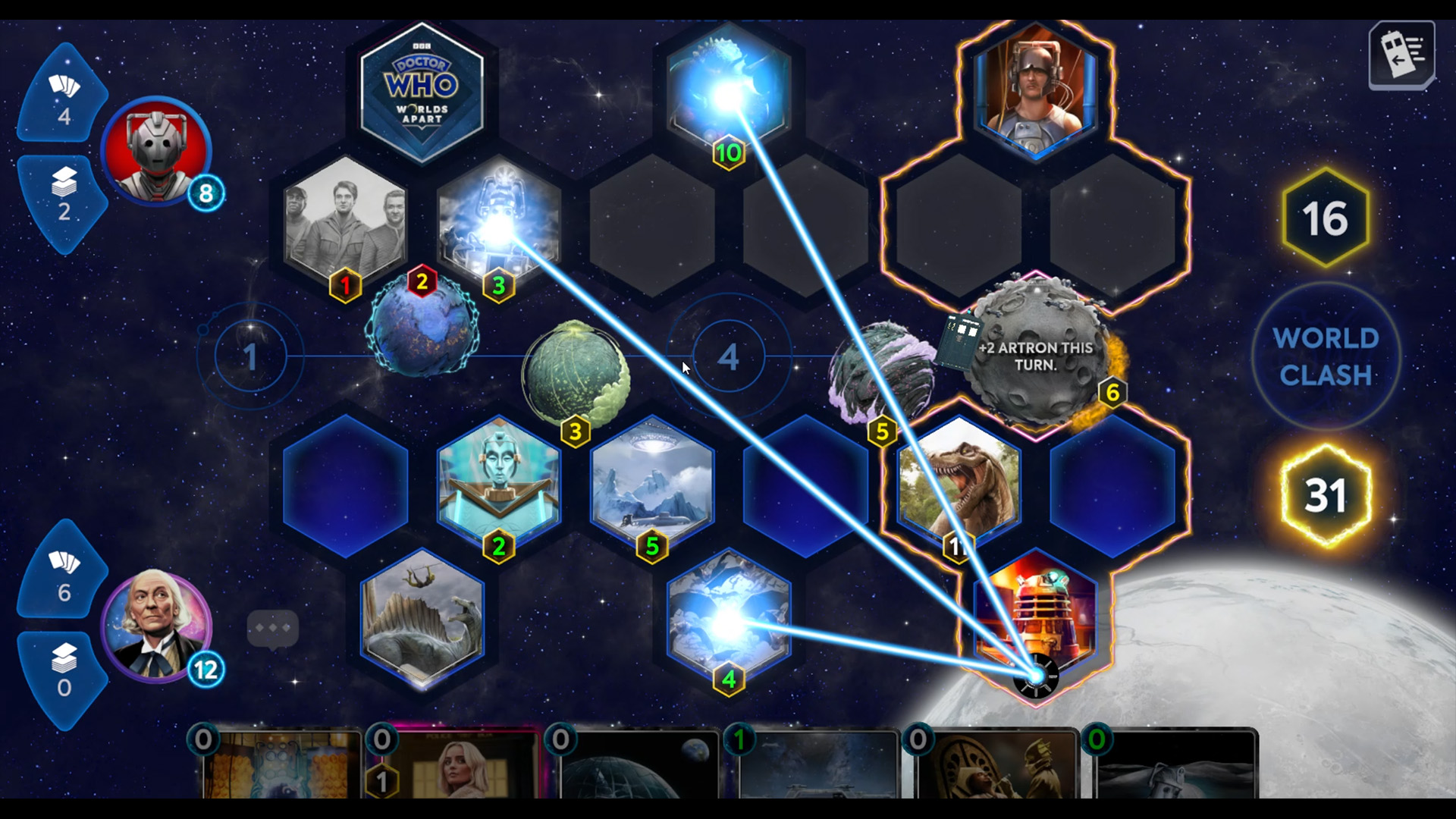Open the game log via the TARDIS icon

1402,55
